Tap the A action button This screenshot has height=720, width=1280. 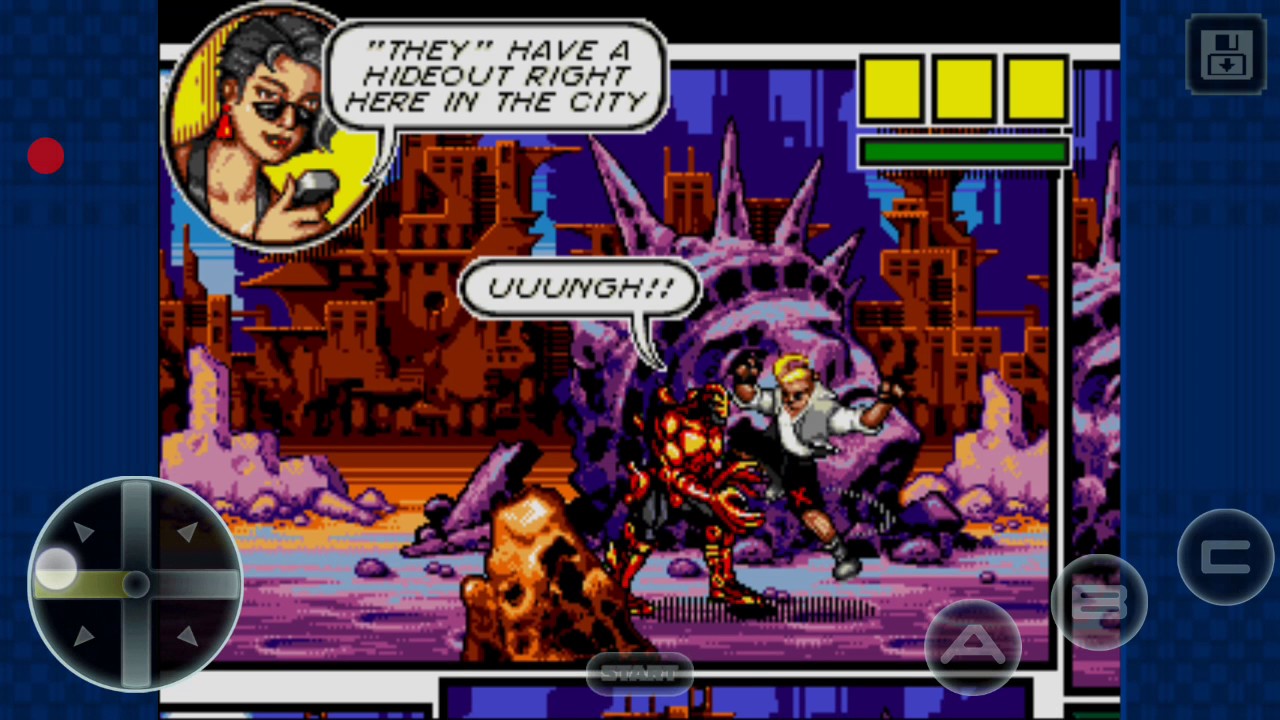pyautogui.click(x=972, y=647)
